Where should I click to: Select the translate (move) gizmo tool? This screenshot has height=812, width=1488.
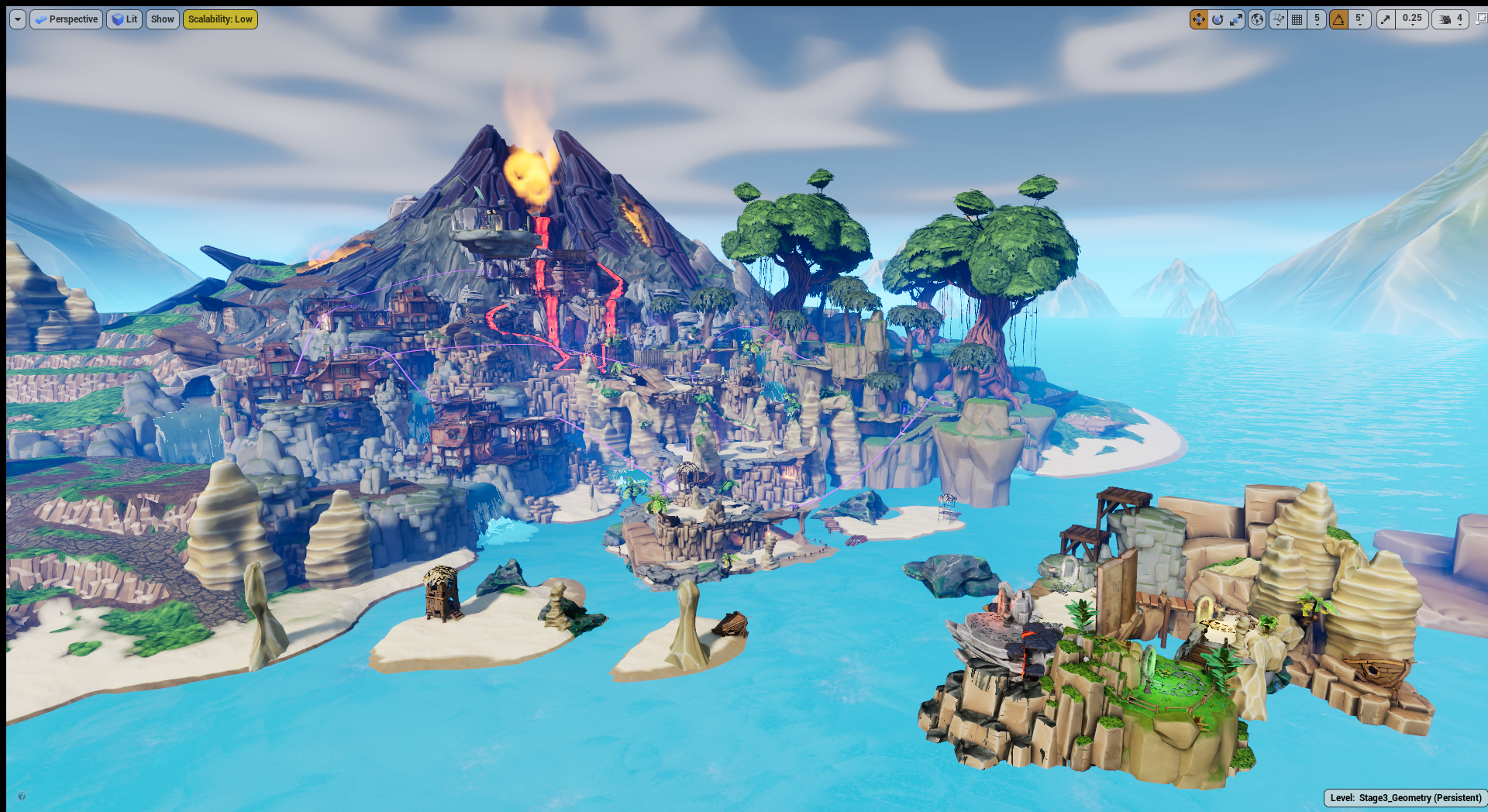[1198, 19]
